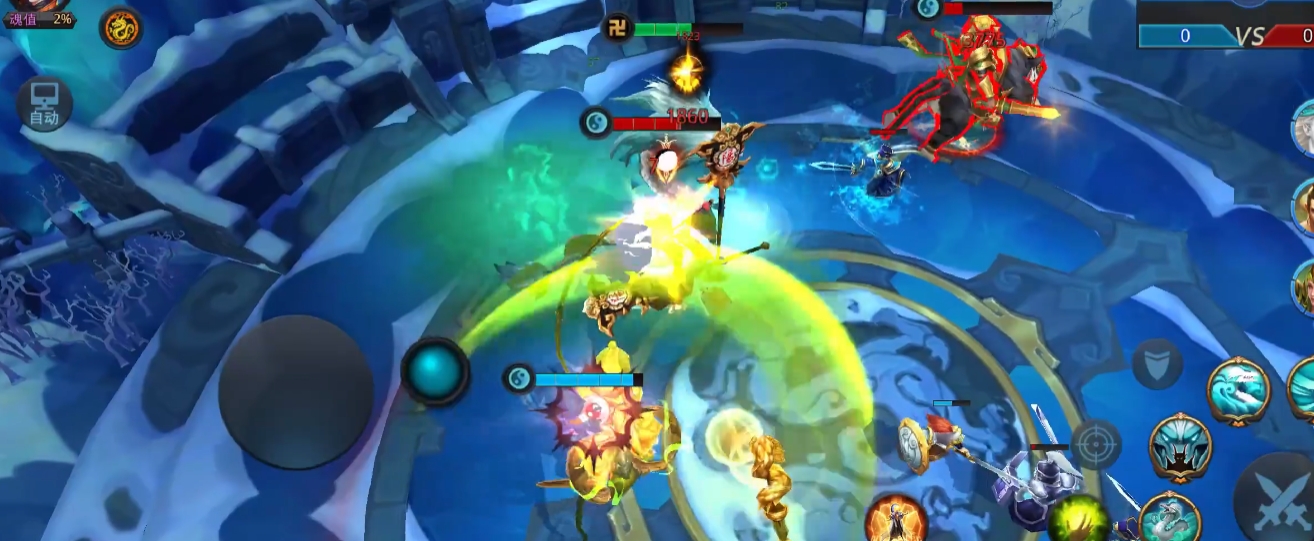Activate the shield defense button
The width and height of the screenshot is (1314, 541).
point(1157,363)
